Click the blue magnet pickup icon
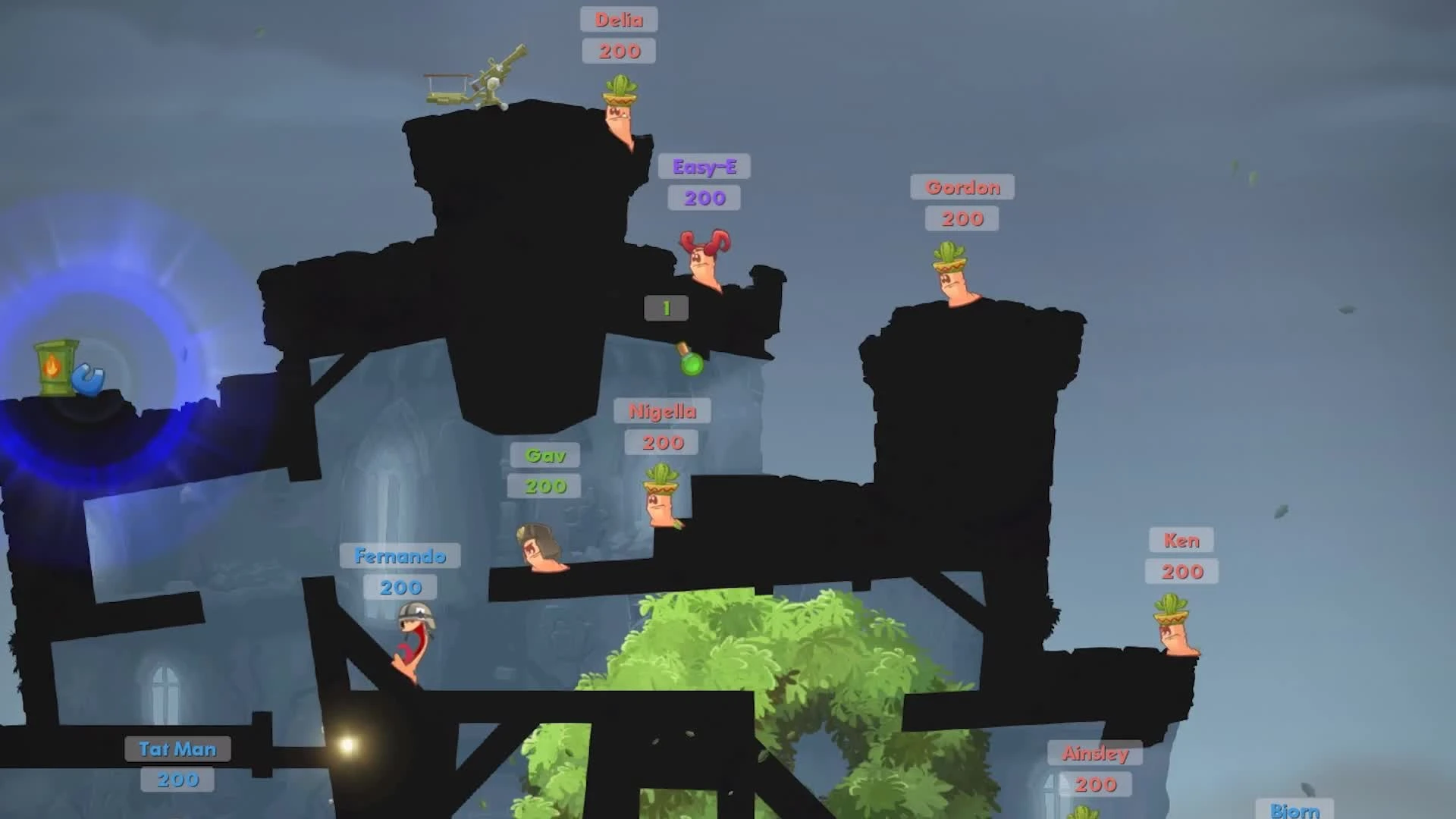1456x819 pixels. (x=89, y=378)
